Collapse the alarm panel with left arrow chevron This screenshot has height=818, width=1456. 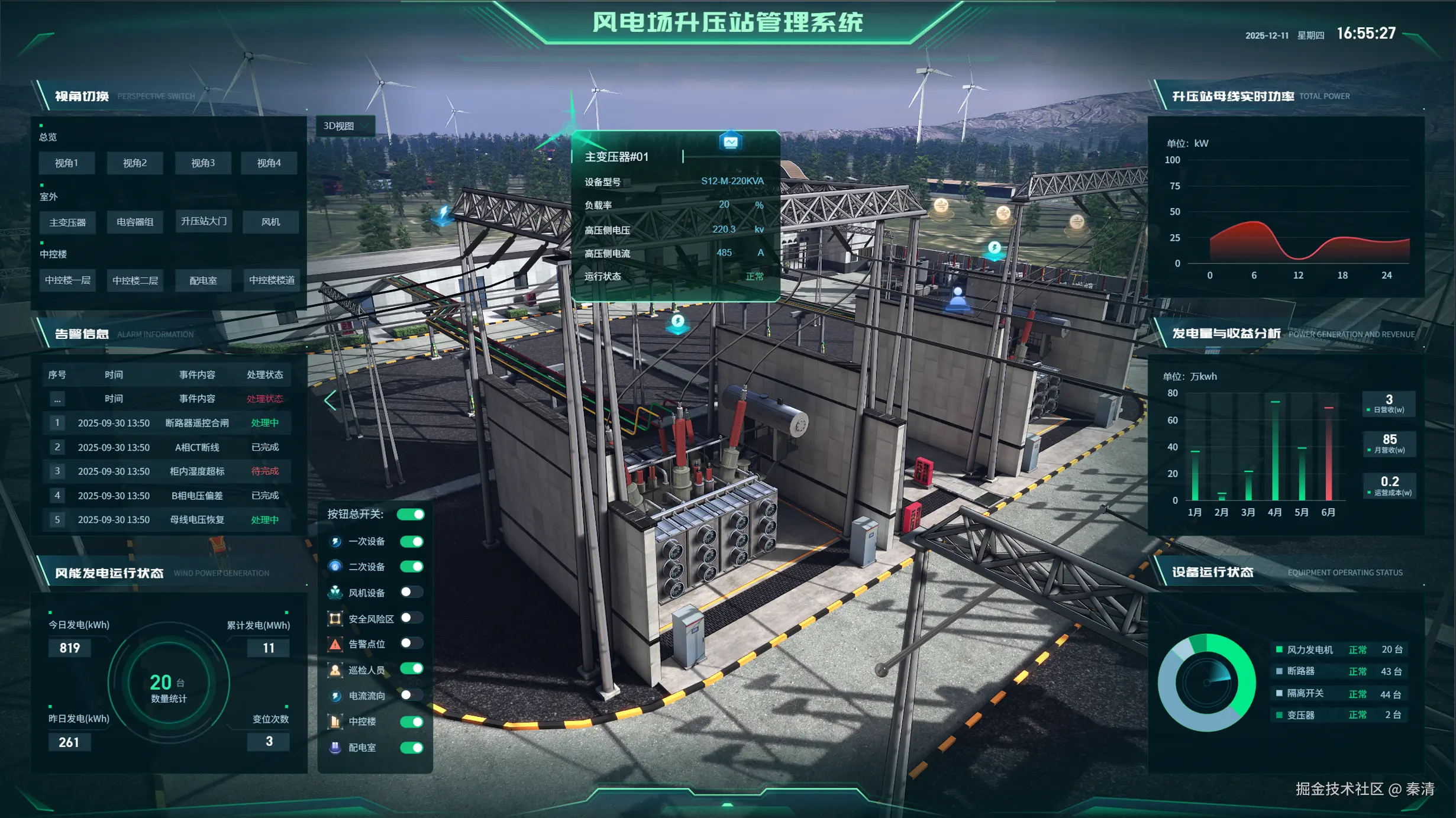[330, 400]
